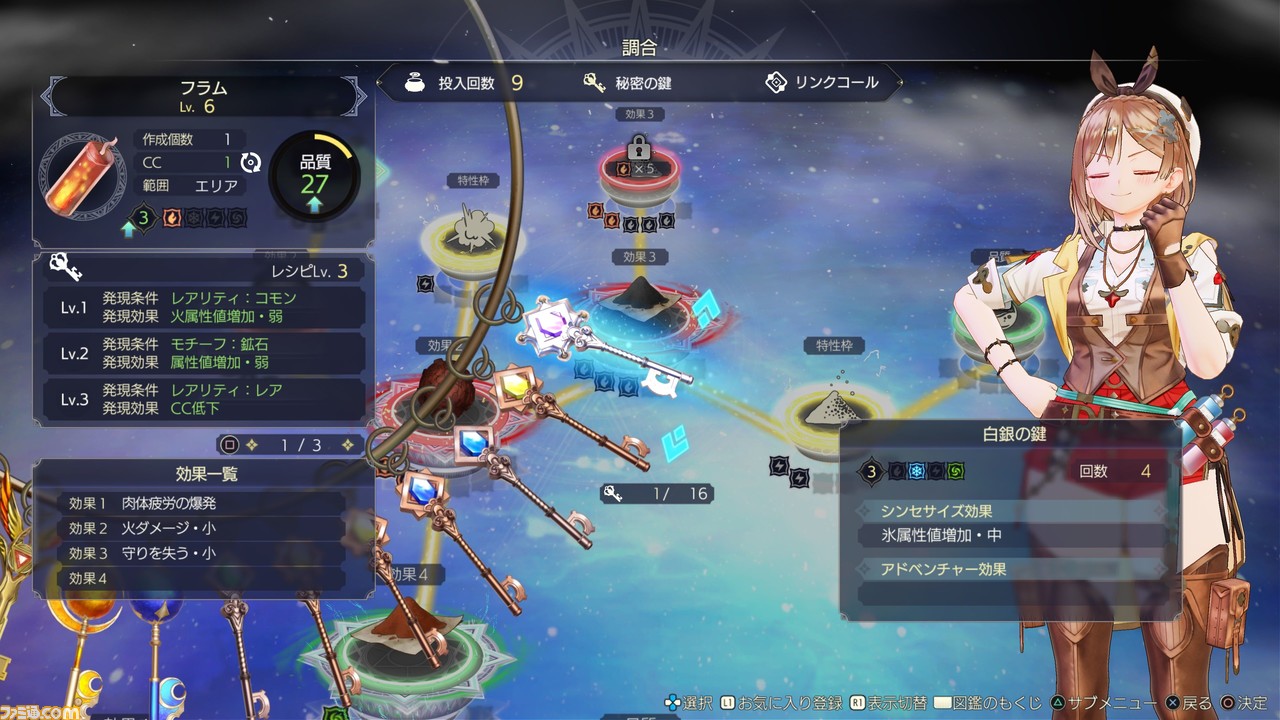Open 秘密の鍵 with the key icon
This screenshot has height=720, width=1280.
594,83
